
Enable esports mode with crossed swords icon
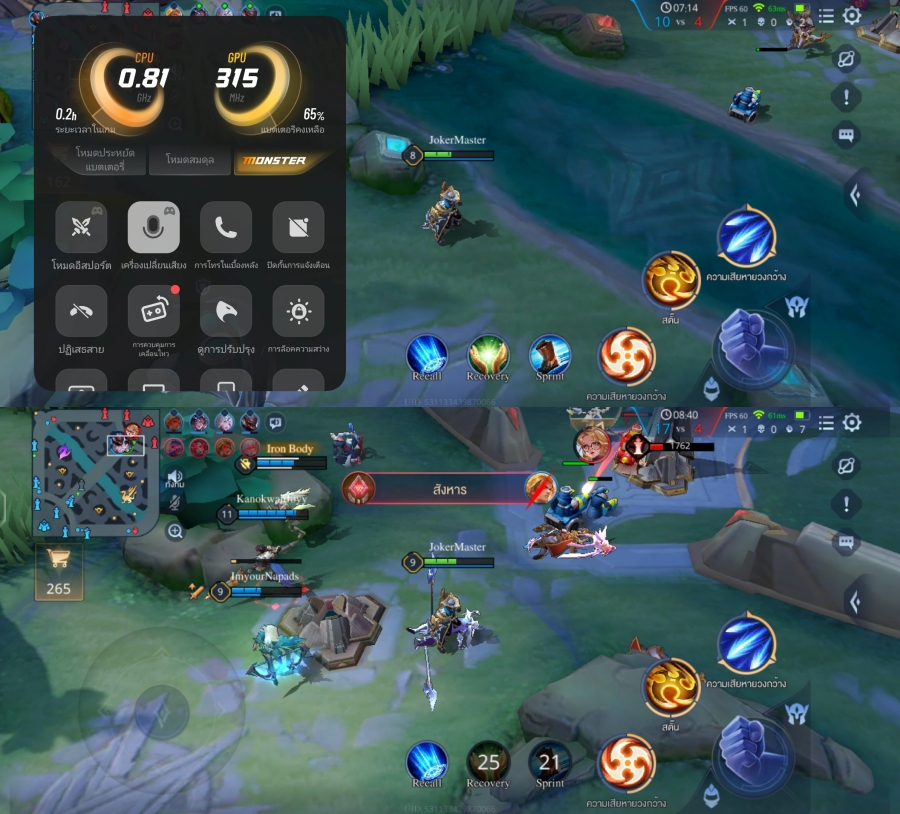pos(81,227)
